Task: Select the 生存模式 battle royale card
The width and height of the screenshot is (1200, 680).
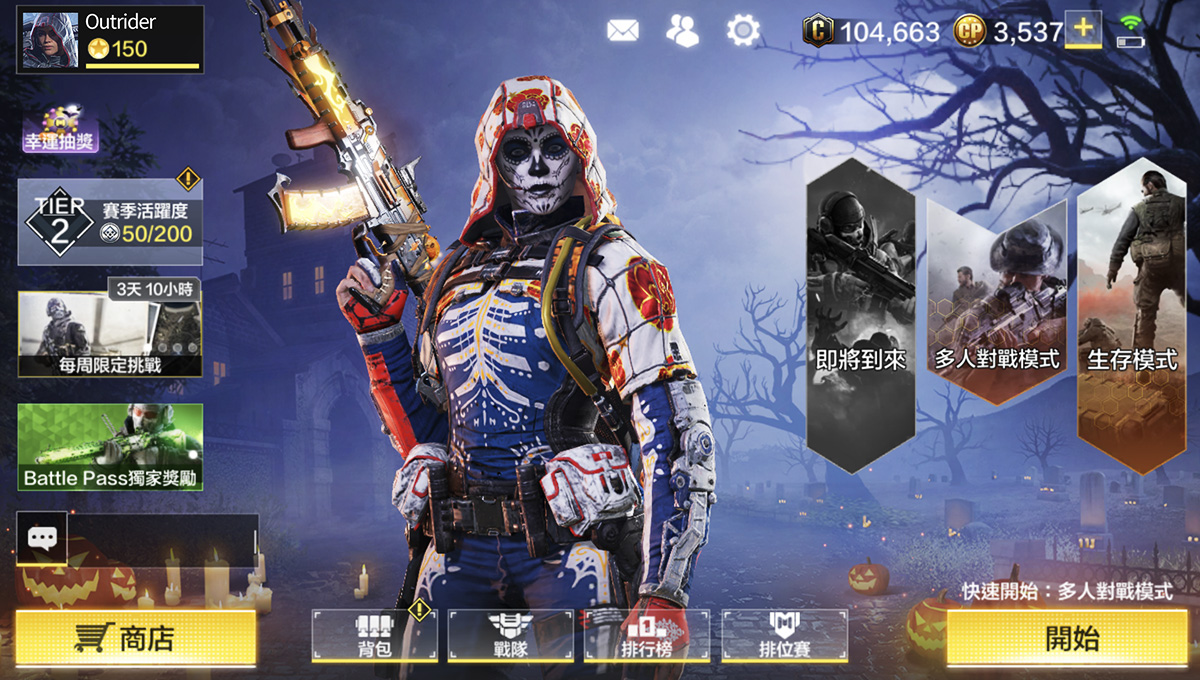Action: [x=1132, y=310]
